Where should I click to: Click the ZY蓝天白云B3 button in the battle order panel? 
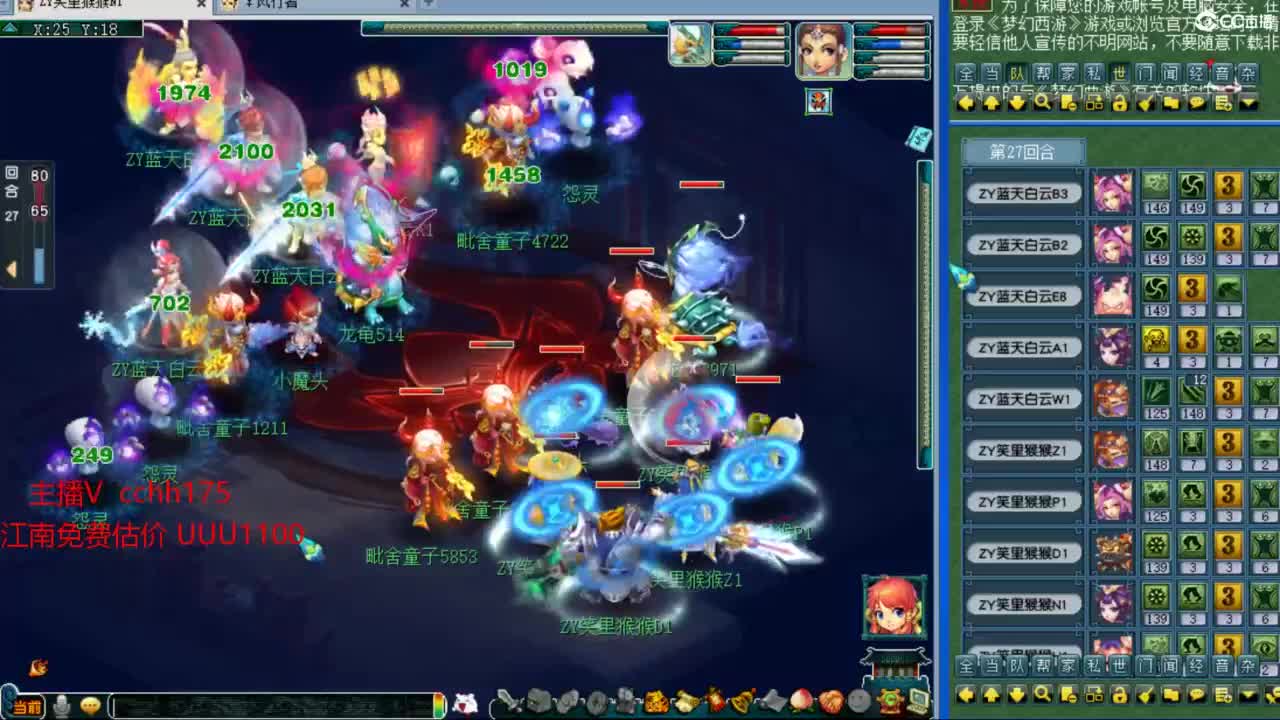[1022, 194]
